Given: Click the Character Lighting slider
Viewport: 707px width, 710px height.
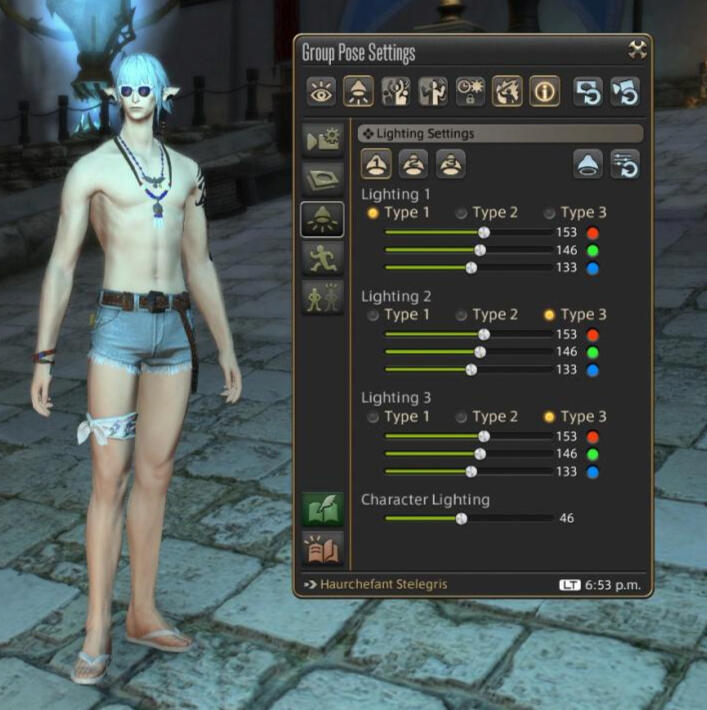Looking at the screenshot, I should tap(461, 518).
